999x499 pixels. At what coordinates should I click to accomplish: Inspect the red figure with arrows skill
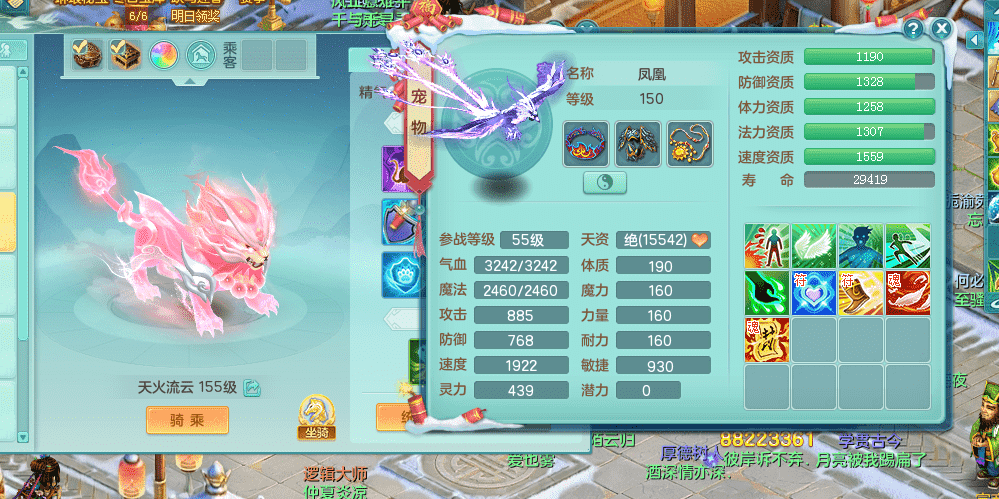coord(767,246)
